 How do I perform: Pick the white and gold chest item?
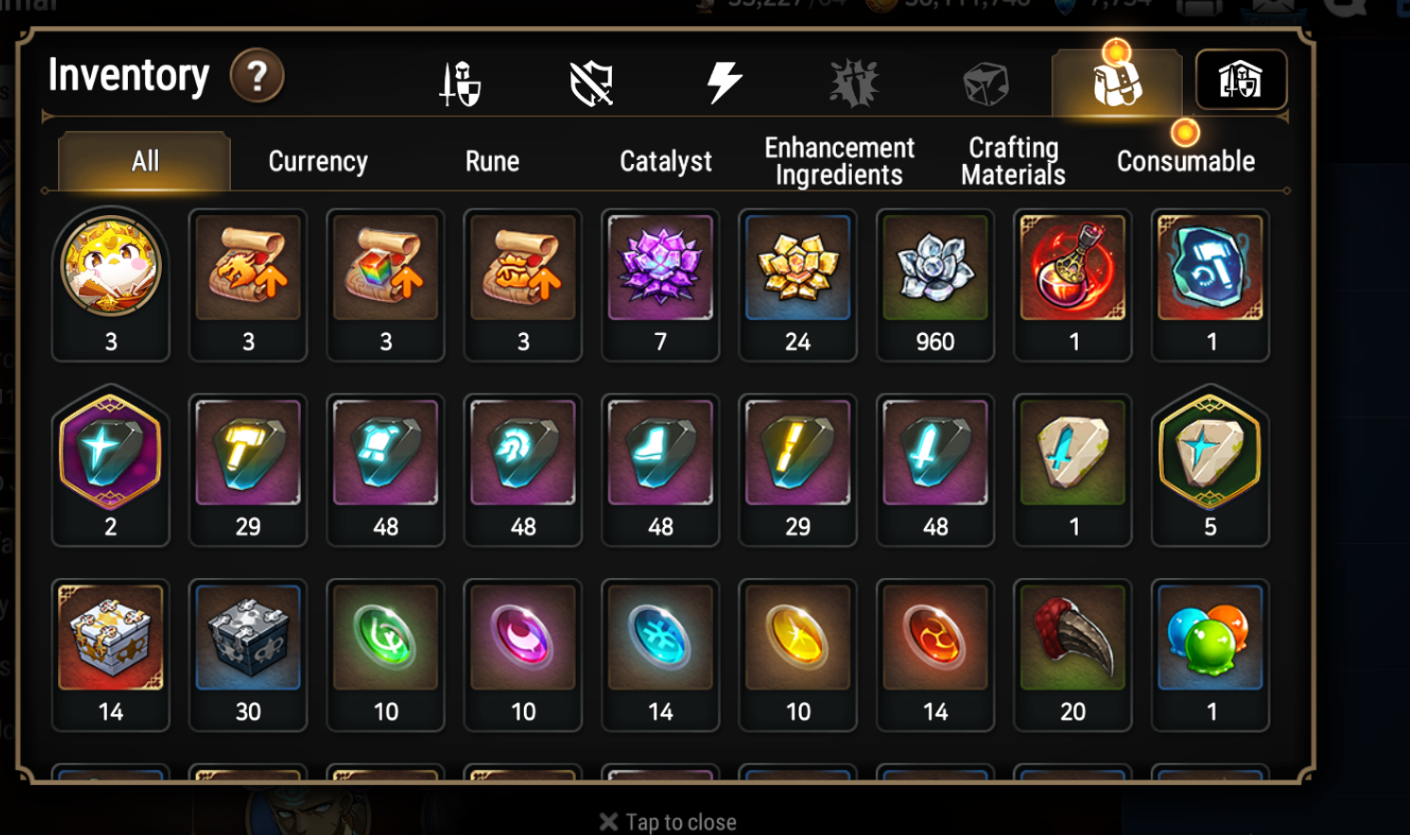pos(110,638)
